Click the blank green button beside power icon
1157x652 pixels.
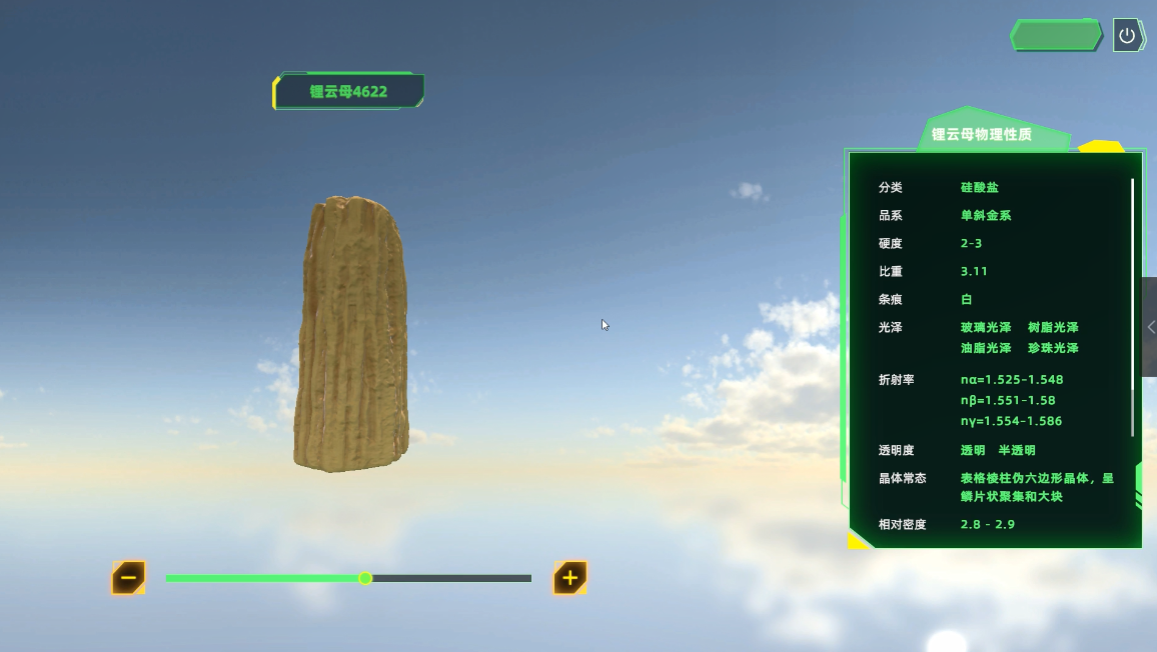[x=1056, y=36]
